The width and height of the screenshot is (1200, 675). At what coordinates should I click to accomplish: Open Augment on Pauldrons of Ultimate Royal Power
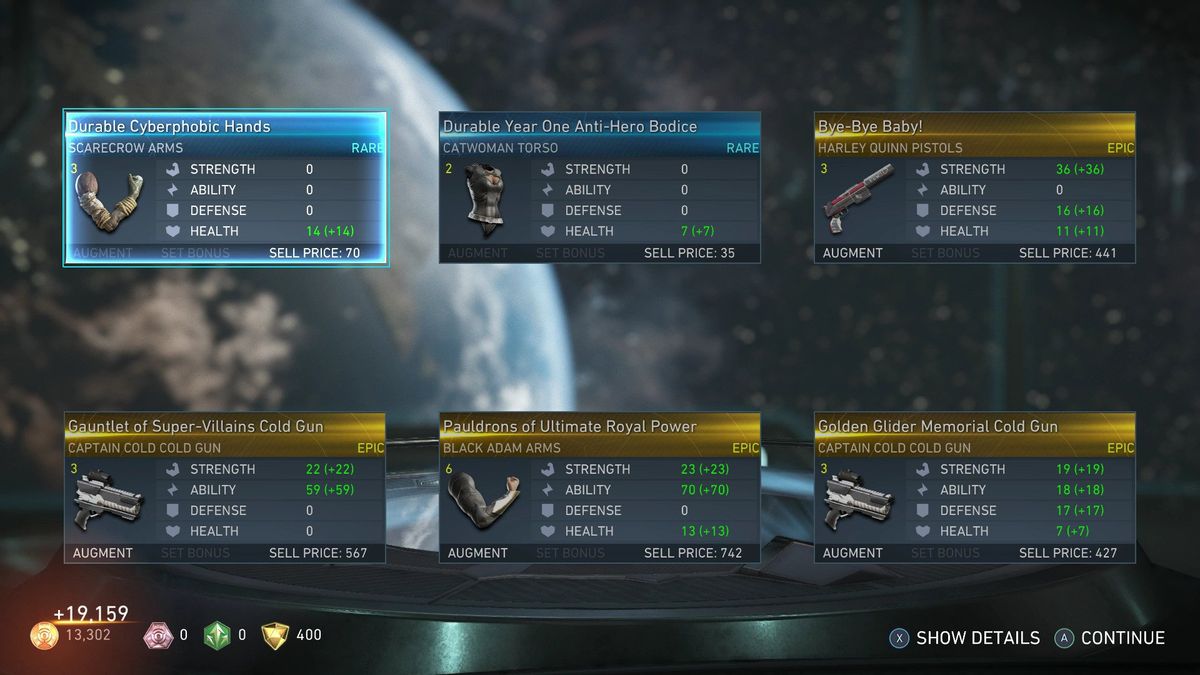(x=477, y=553)
